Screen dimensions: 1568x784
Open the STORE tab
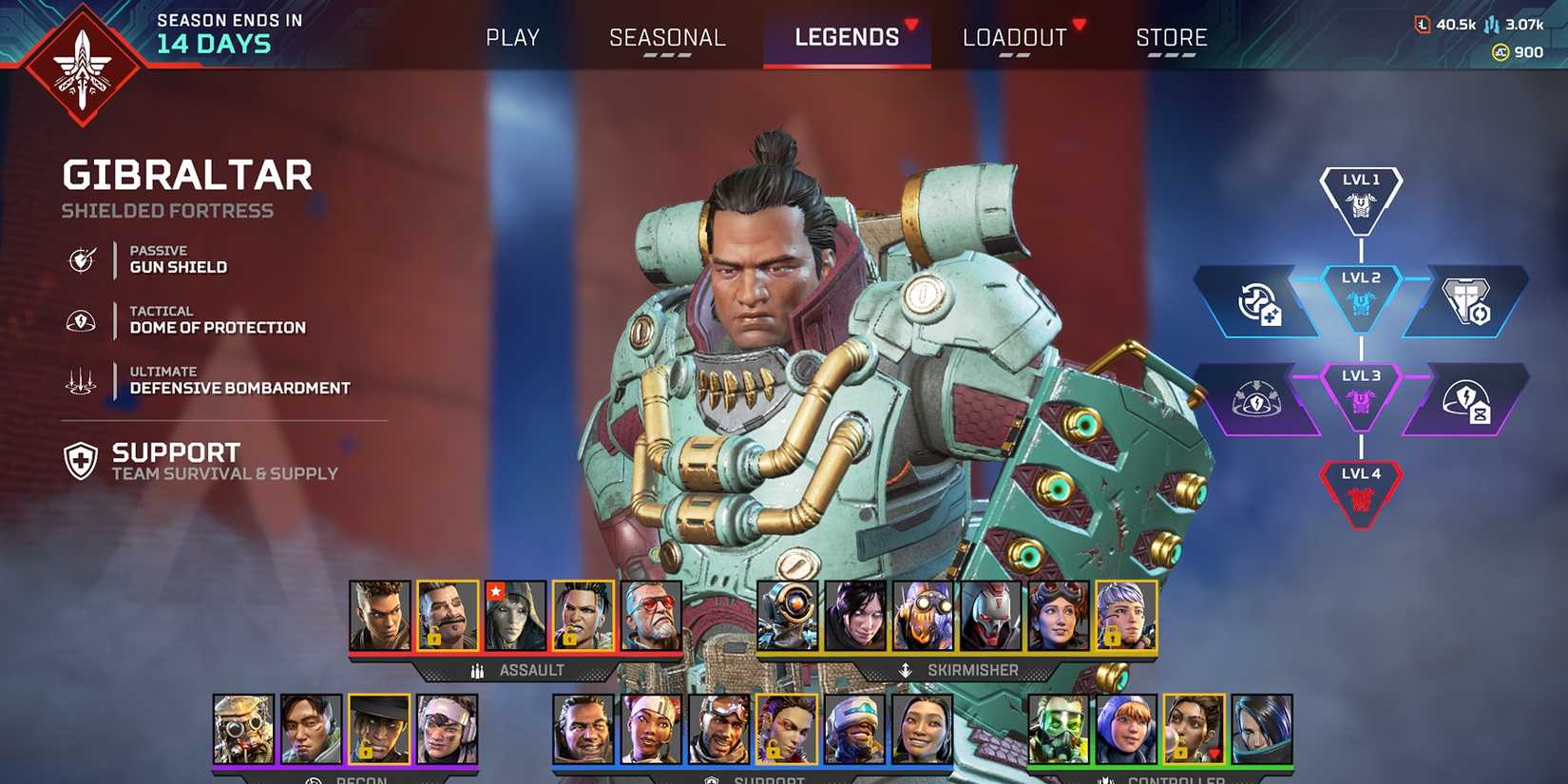(x=1172, y=37)
